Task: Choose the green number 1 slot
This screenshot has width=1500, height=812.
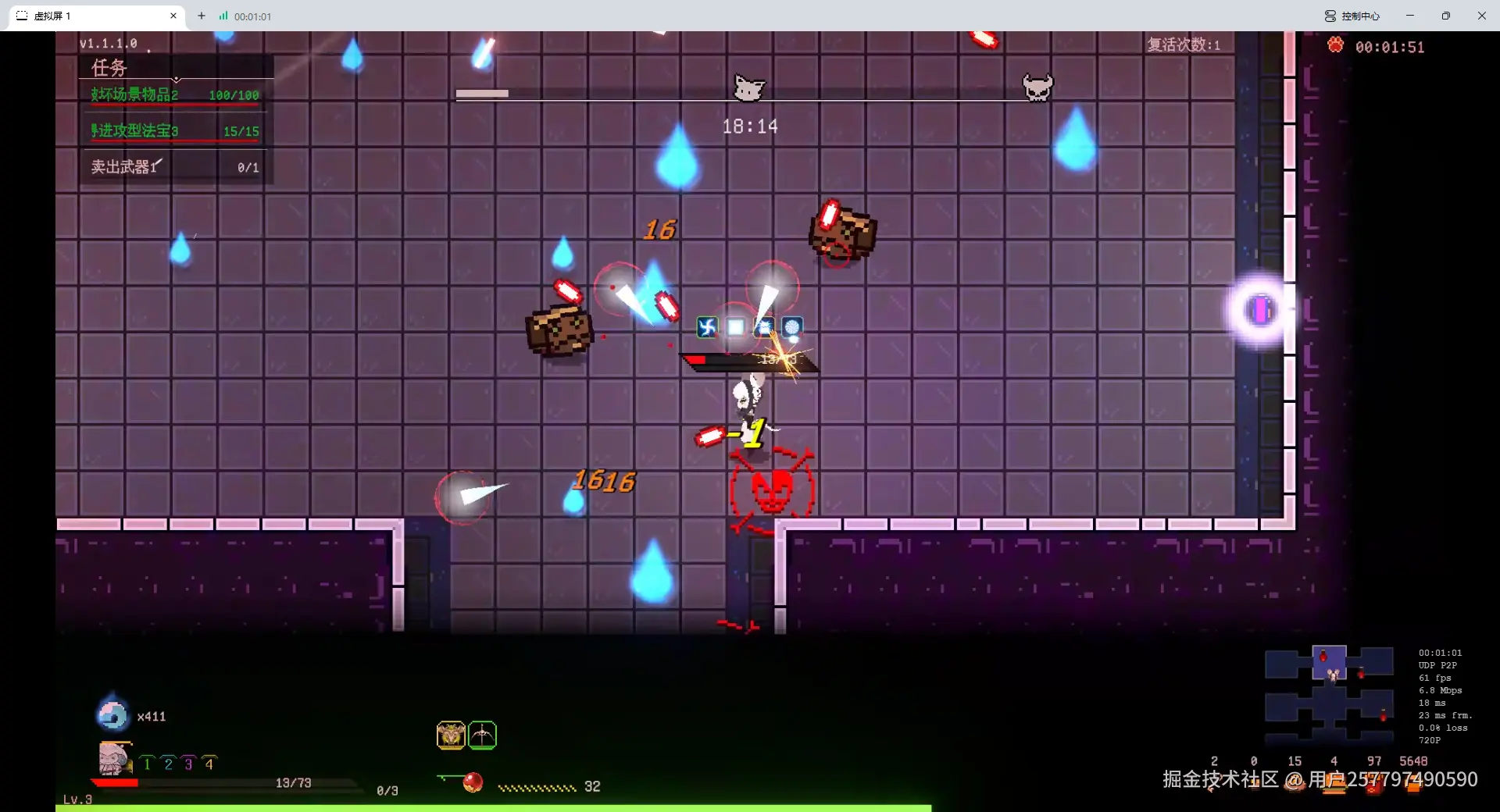Action: point(147,764)
